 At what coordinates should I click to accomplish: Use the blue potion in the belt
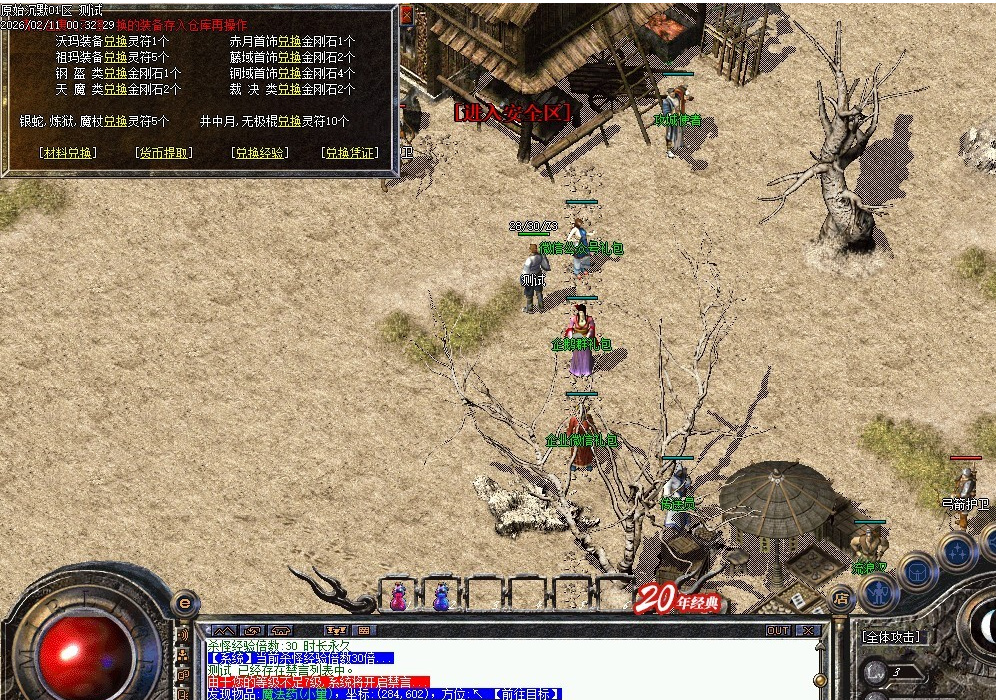point(441,596)
